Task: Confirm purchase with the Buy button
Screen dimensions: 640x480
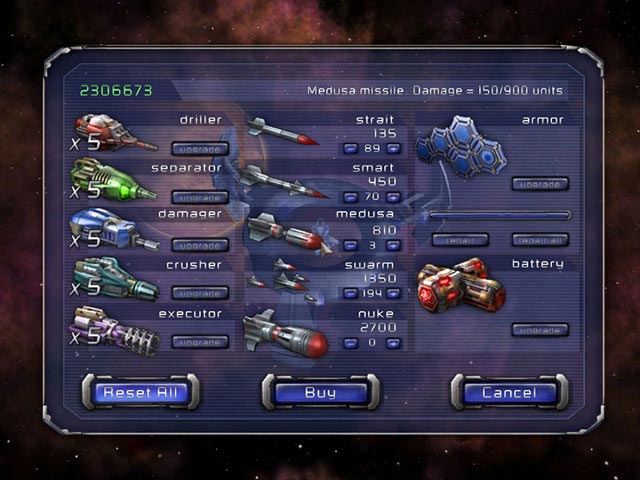Action: click(x=320, y=392)
